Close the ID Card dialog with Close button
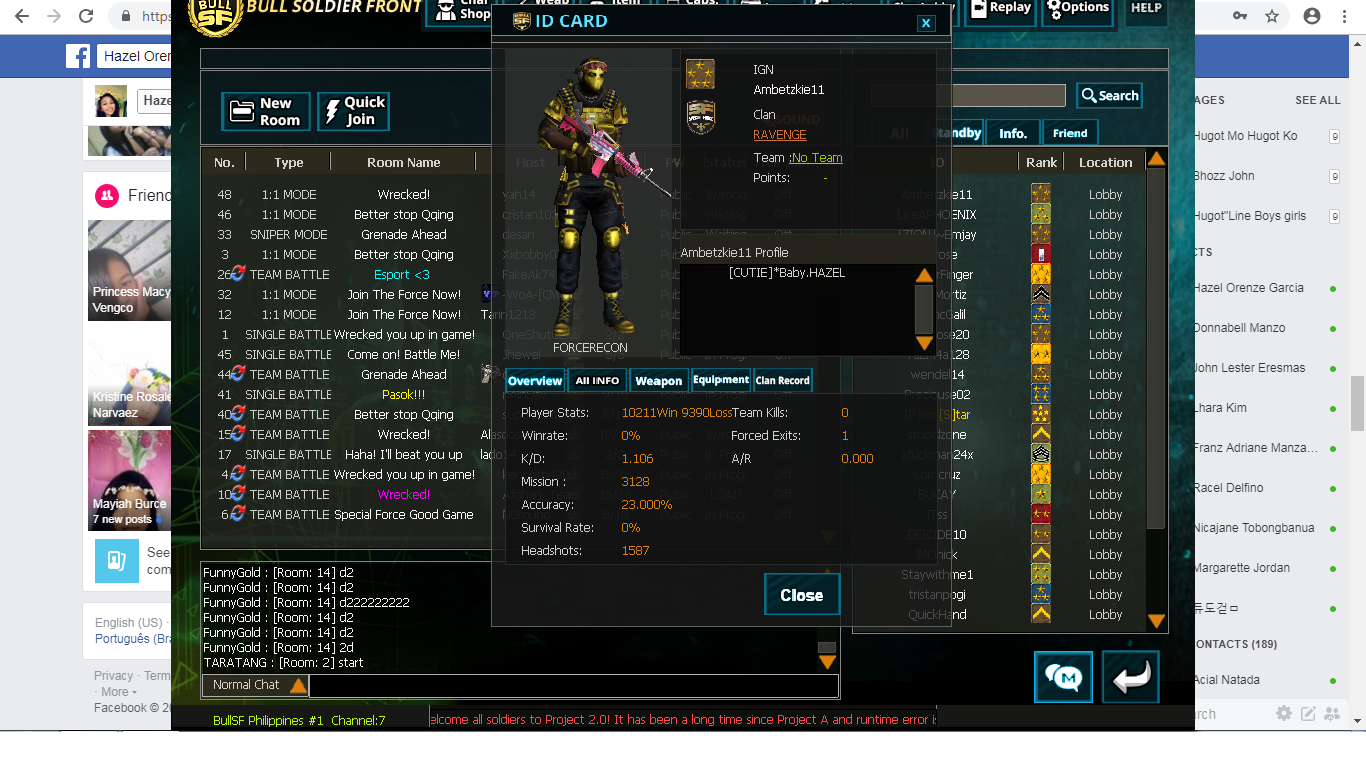The image size is (1366, 768). (801, 595)
